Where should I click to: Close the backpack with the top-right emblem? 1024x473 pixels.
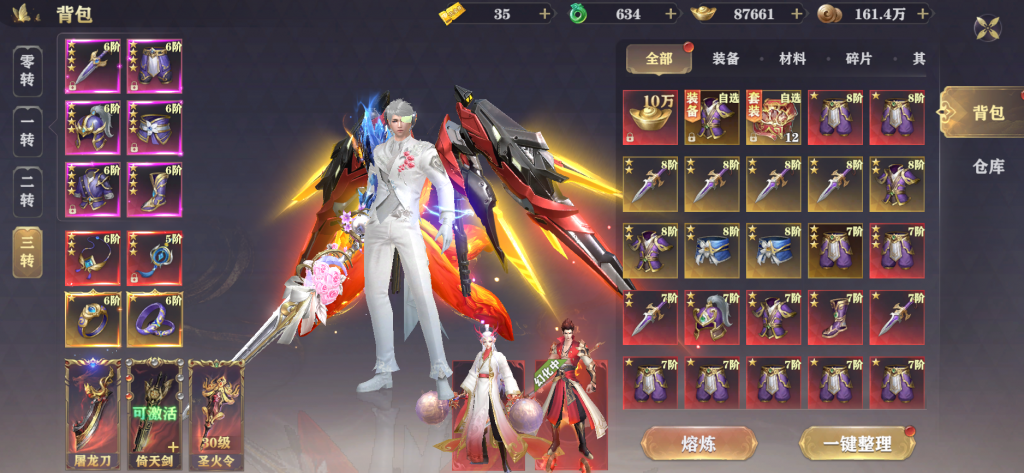988,28
